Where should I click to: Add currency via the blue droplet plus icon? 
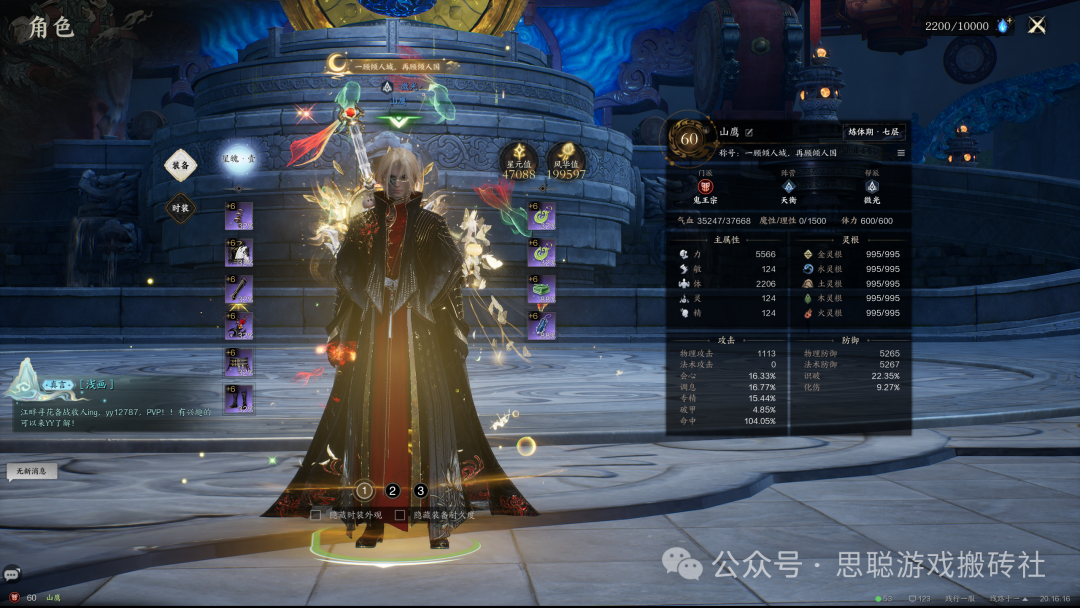(1003, 26)
